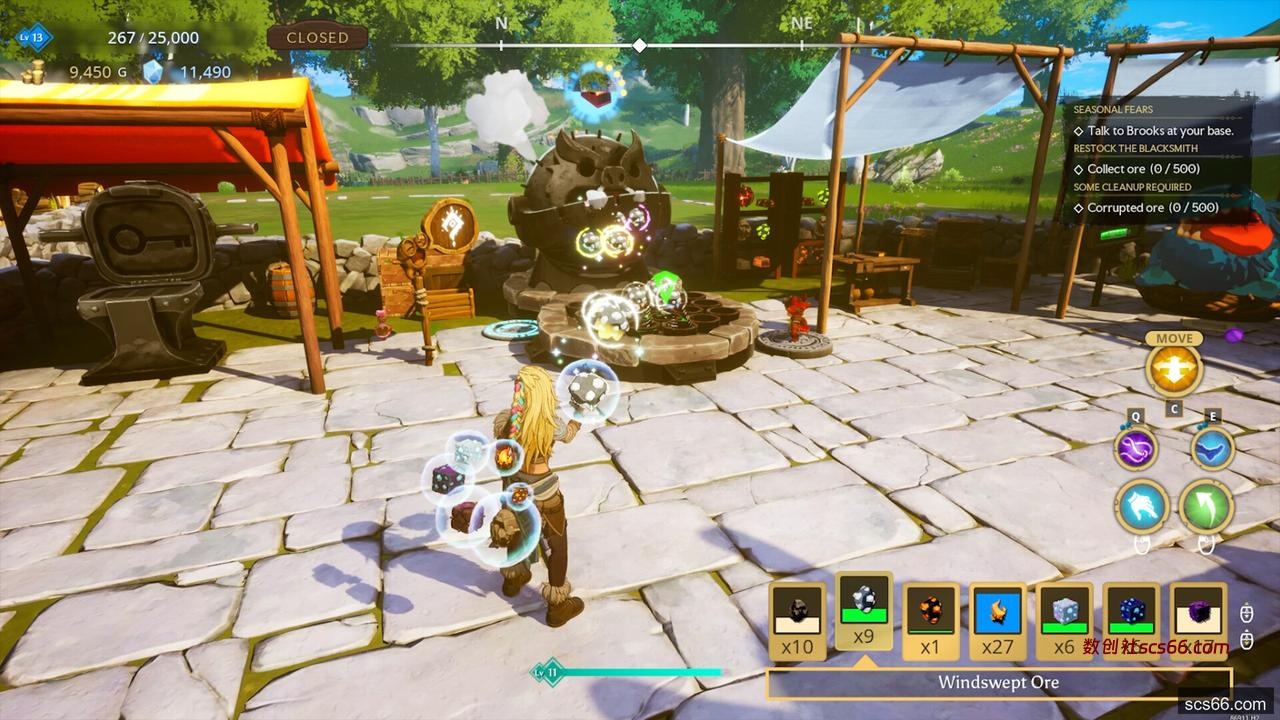This screenshot has height=720, width=1280.
Task: Trigger the teal grabbing hand ability
Action: point(1144,506)
